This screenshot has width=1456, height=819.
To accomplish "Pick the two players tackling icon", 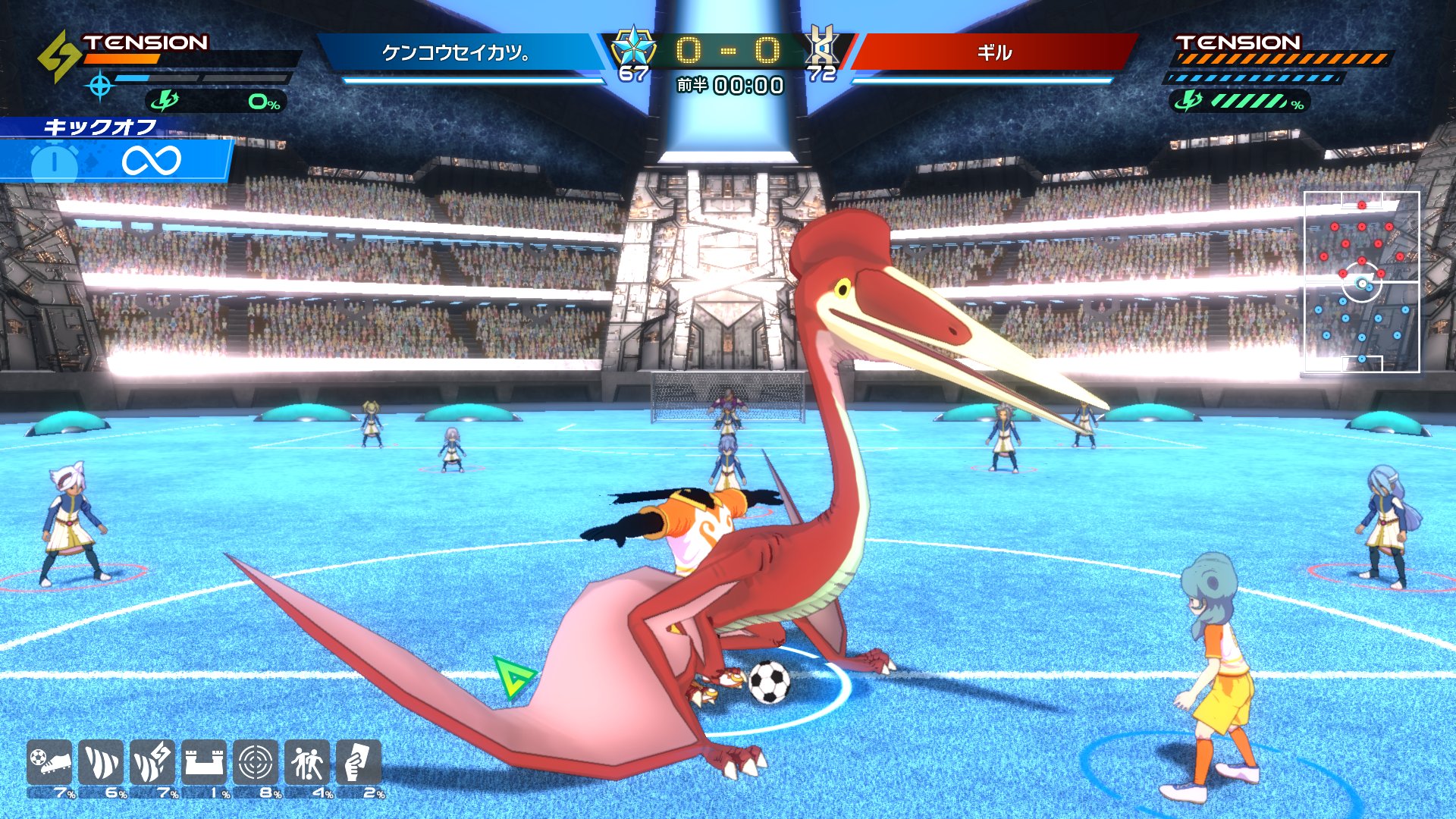I will point(307,762).
